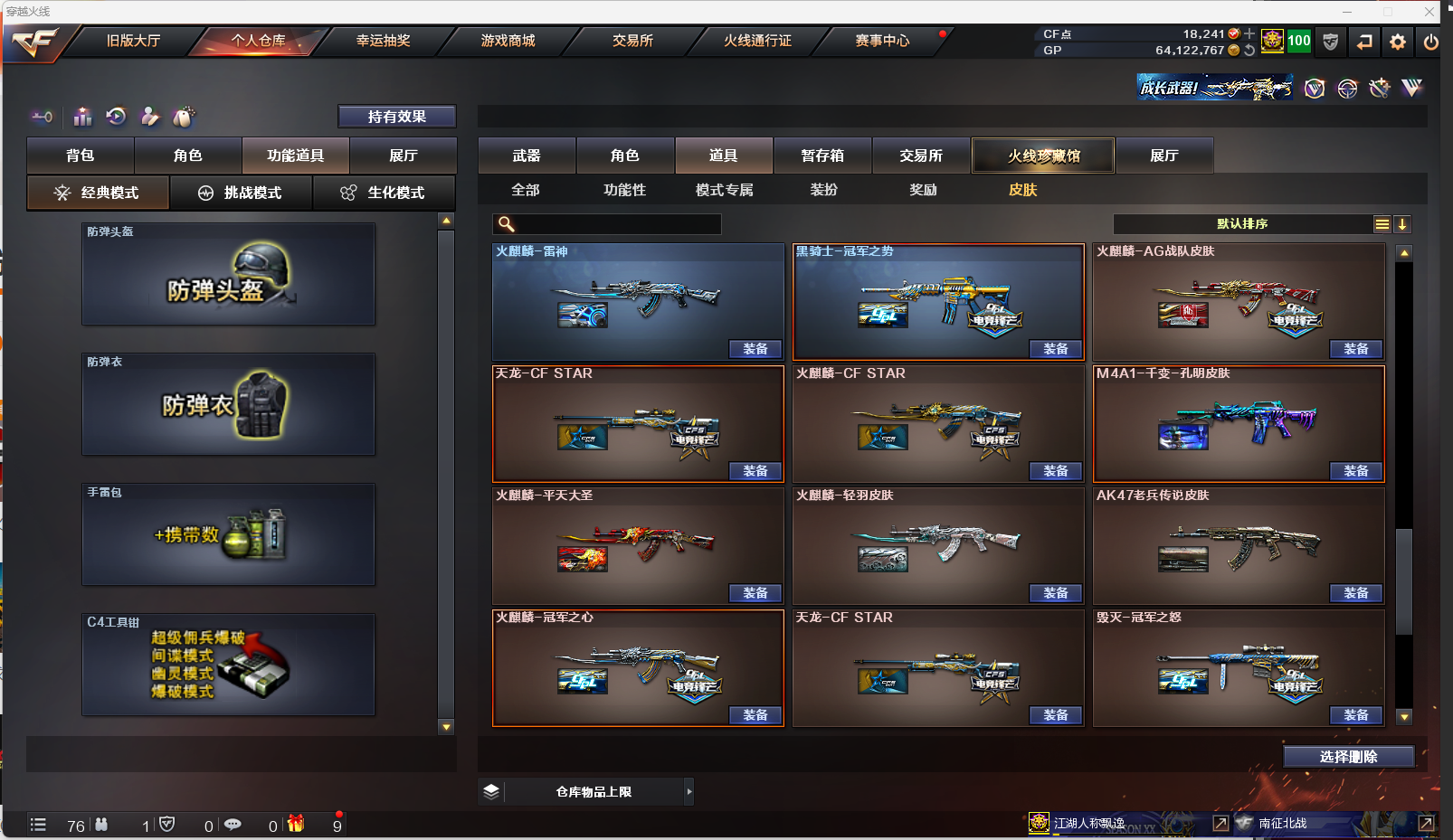Switch to the 背包 tab

(x=81, y=156)
